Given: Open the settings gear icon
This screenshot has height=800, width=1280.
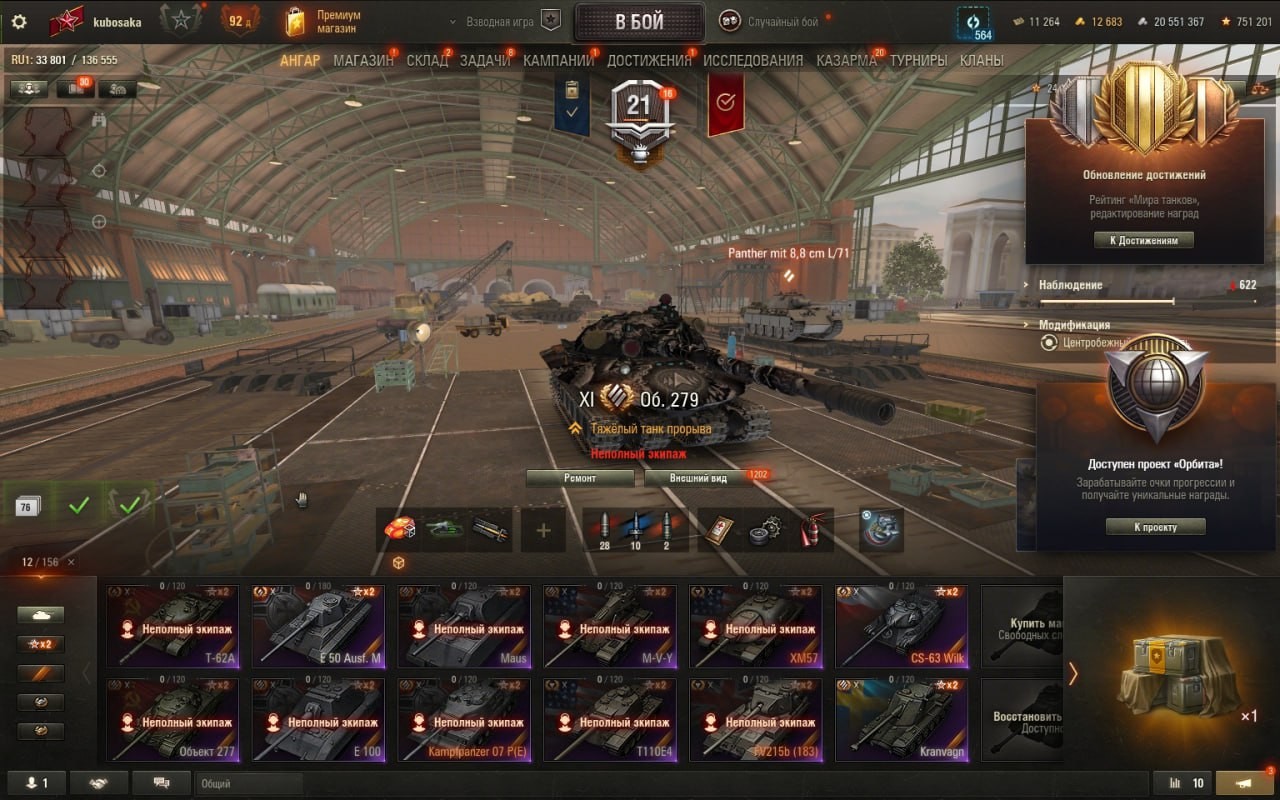Looking at the screenshot, I should (x=19, y=22).
